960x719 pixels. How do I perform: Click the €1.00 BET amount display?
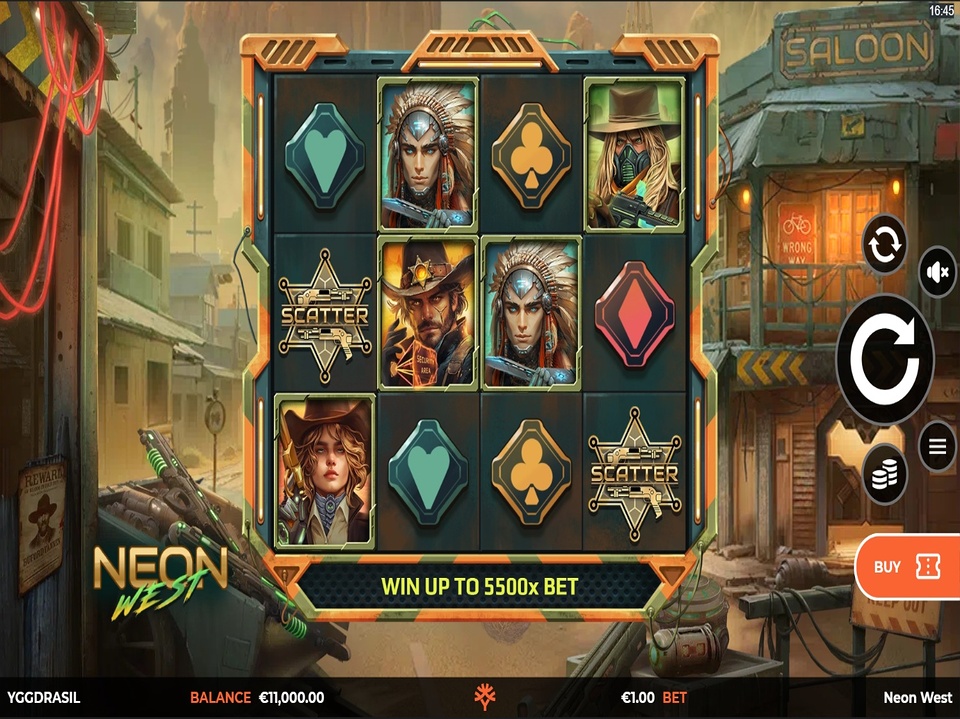(653, 698)
